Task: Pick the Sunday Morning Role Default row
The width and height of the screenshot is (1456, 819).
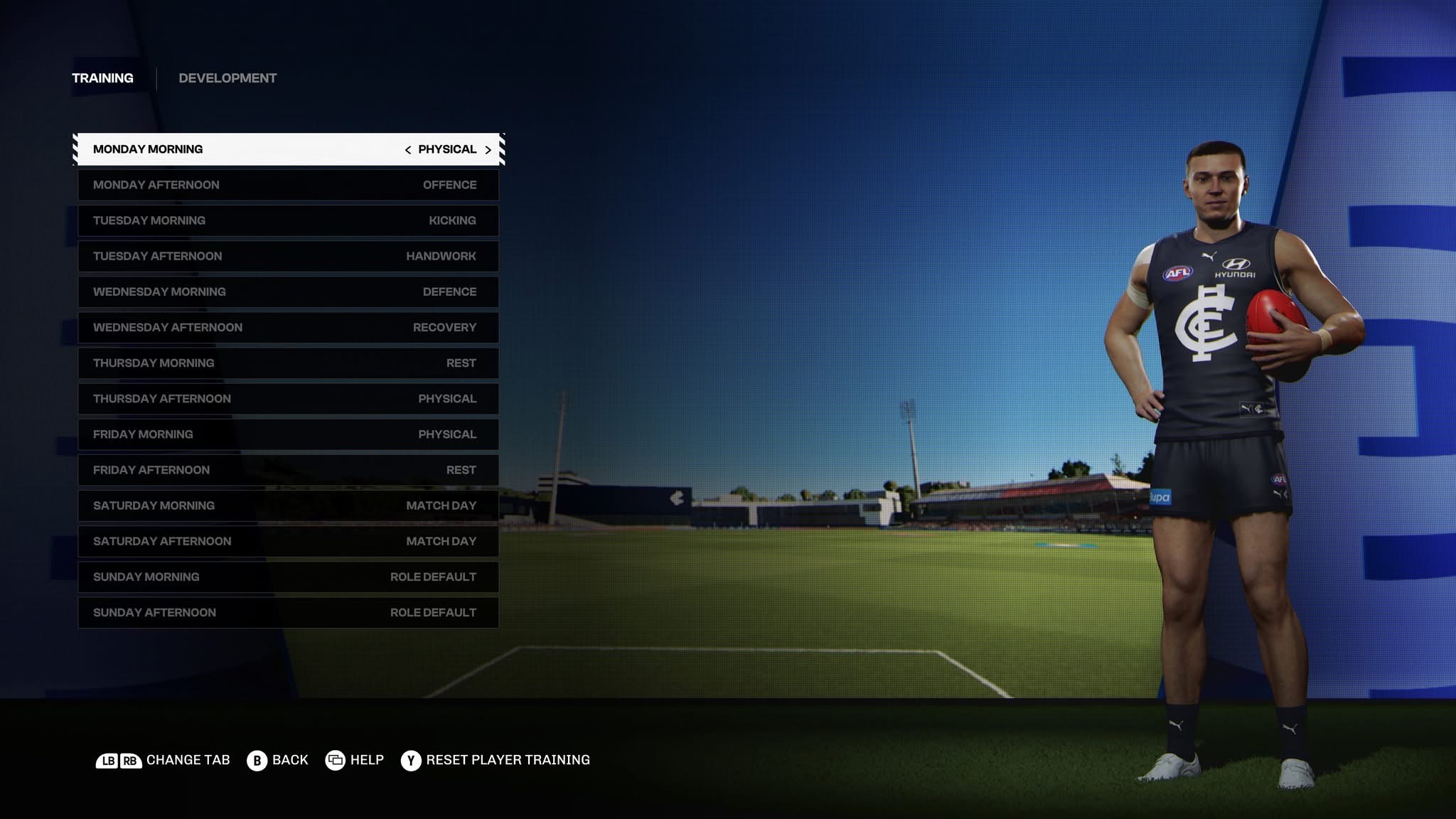Action: [x=288, y=577]
